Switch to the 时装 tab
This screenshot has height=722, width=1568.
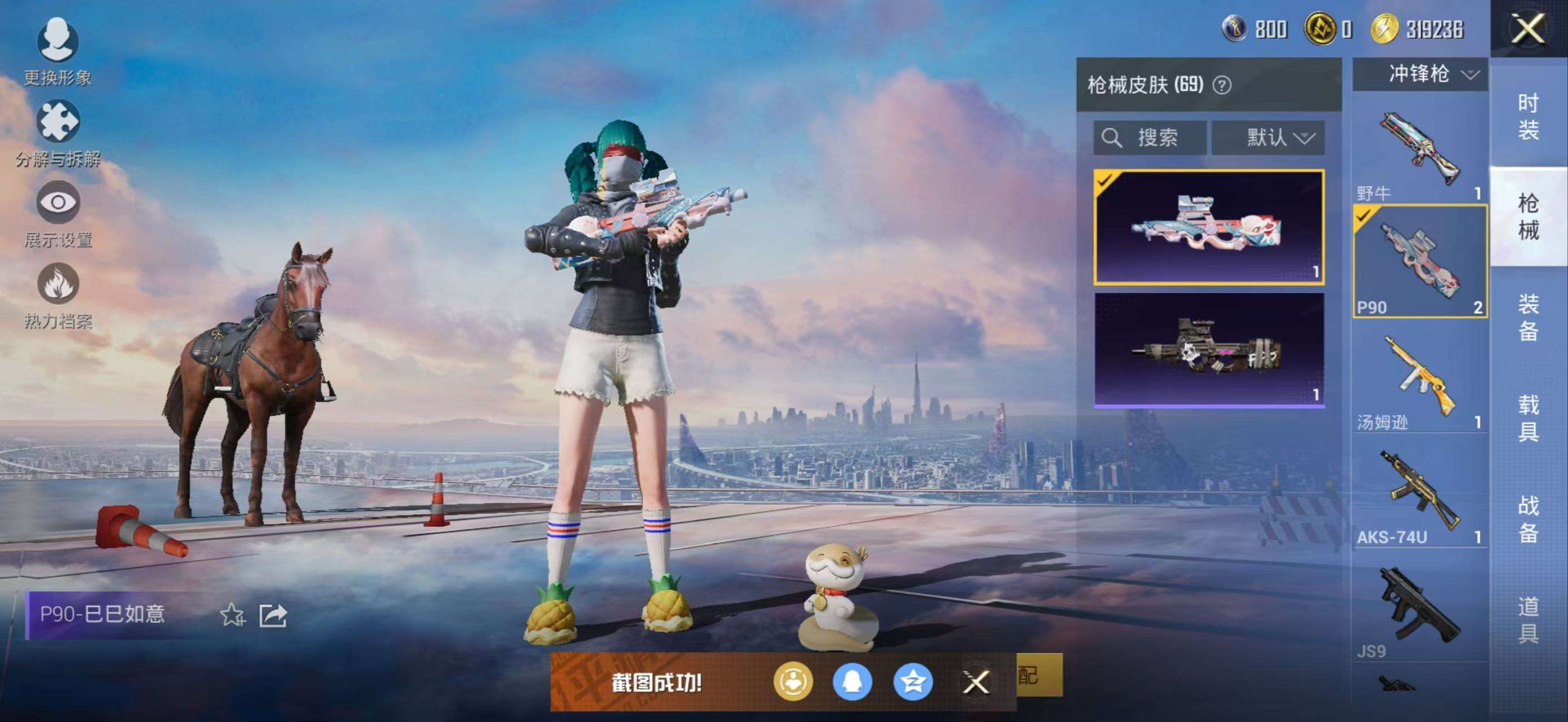1528,117
